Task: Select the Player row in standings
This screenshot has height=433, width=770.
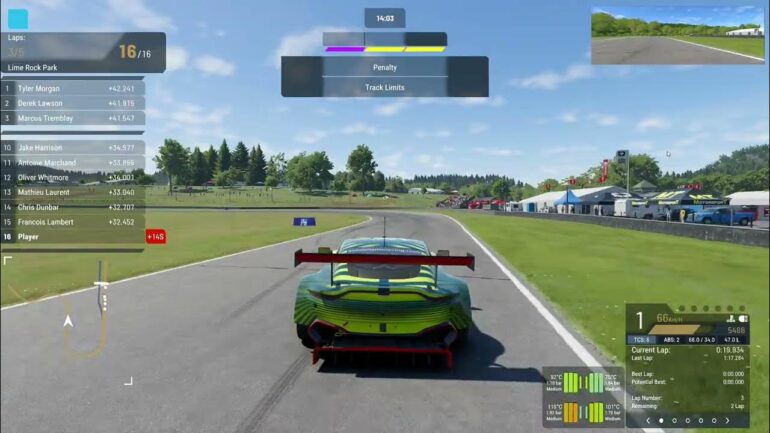Action: click(70, 237)
